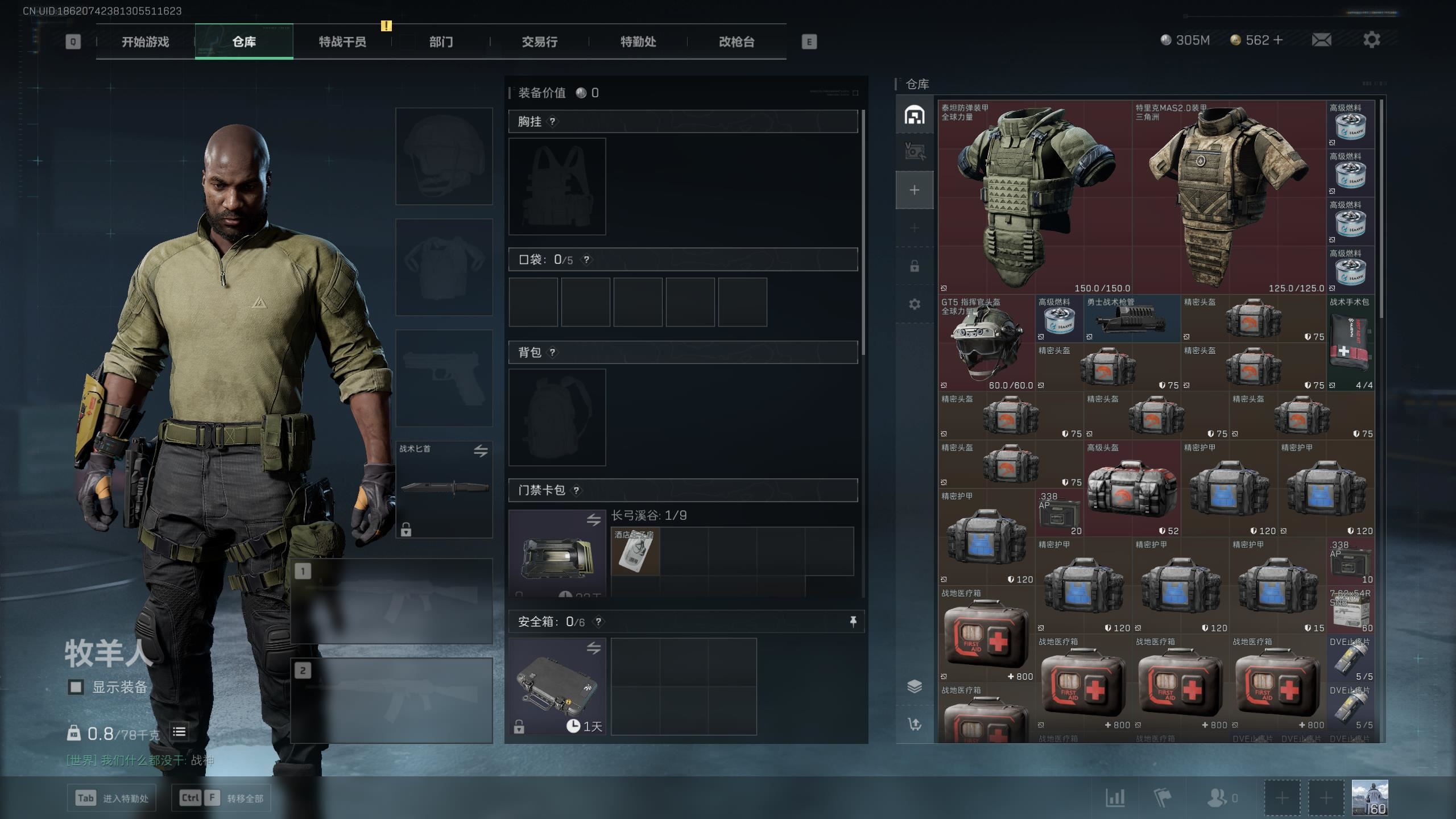Select the 特勤处 tab
1456x819 pixels.
[x=638, y=42]
